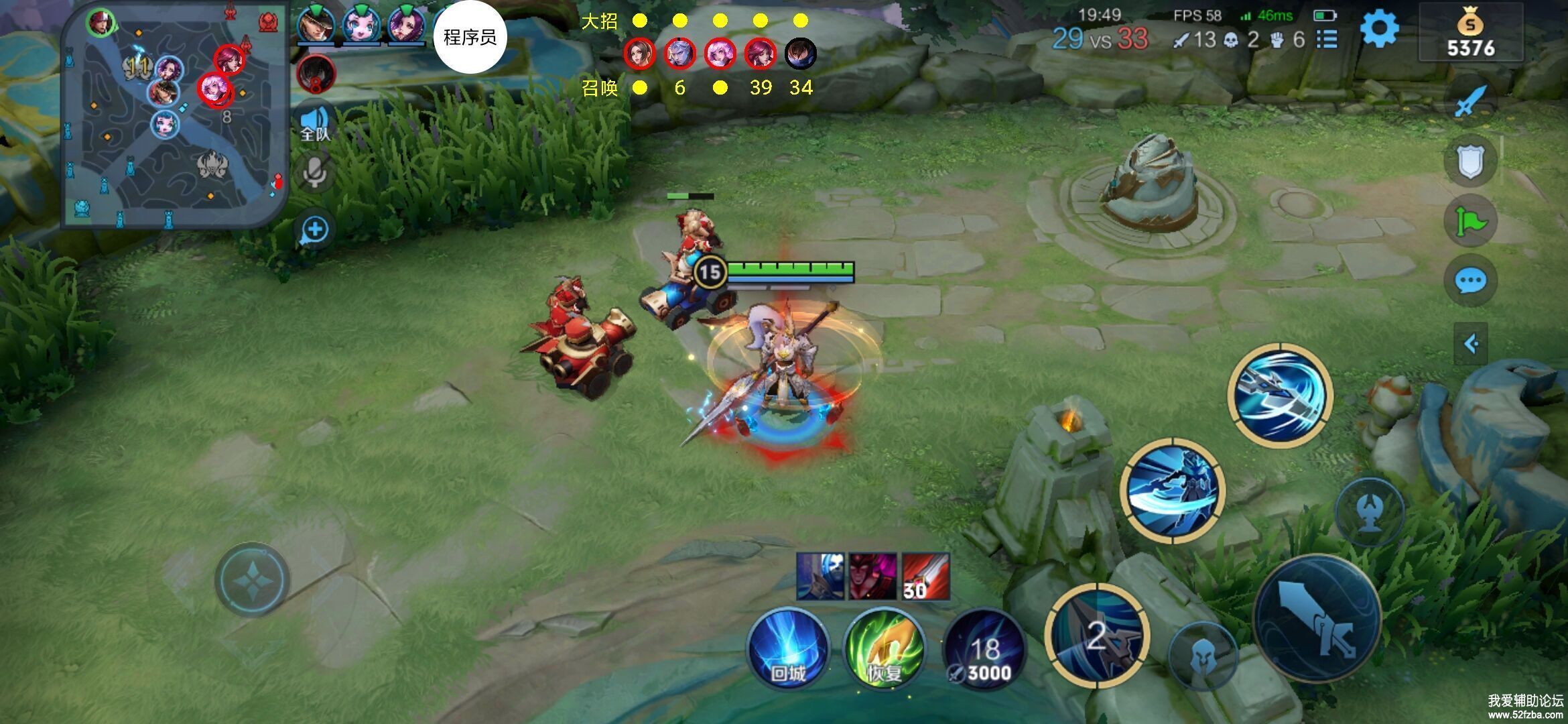The width and height of the screenshot is (1568, 724).
Task: Trigger the main sword basic attack
Action: click(1317, 618)
